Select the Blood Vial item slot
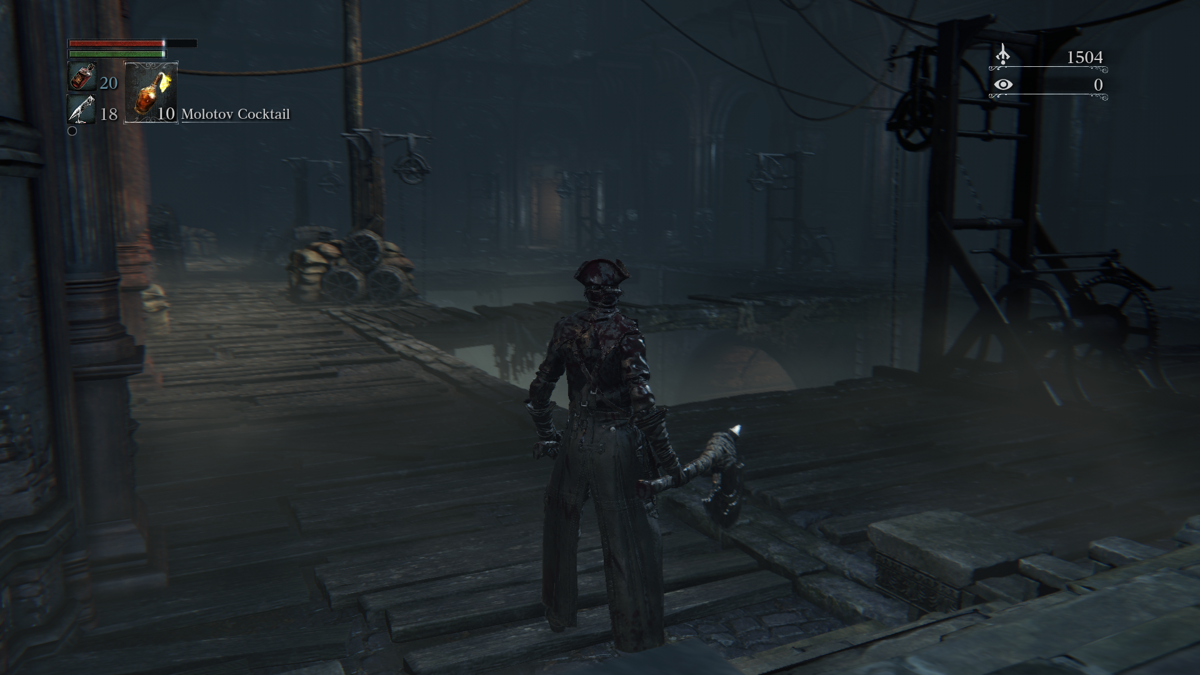1200x675 pixels. (82, 77)
